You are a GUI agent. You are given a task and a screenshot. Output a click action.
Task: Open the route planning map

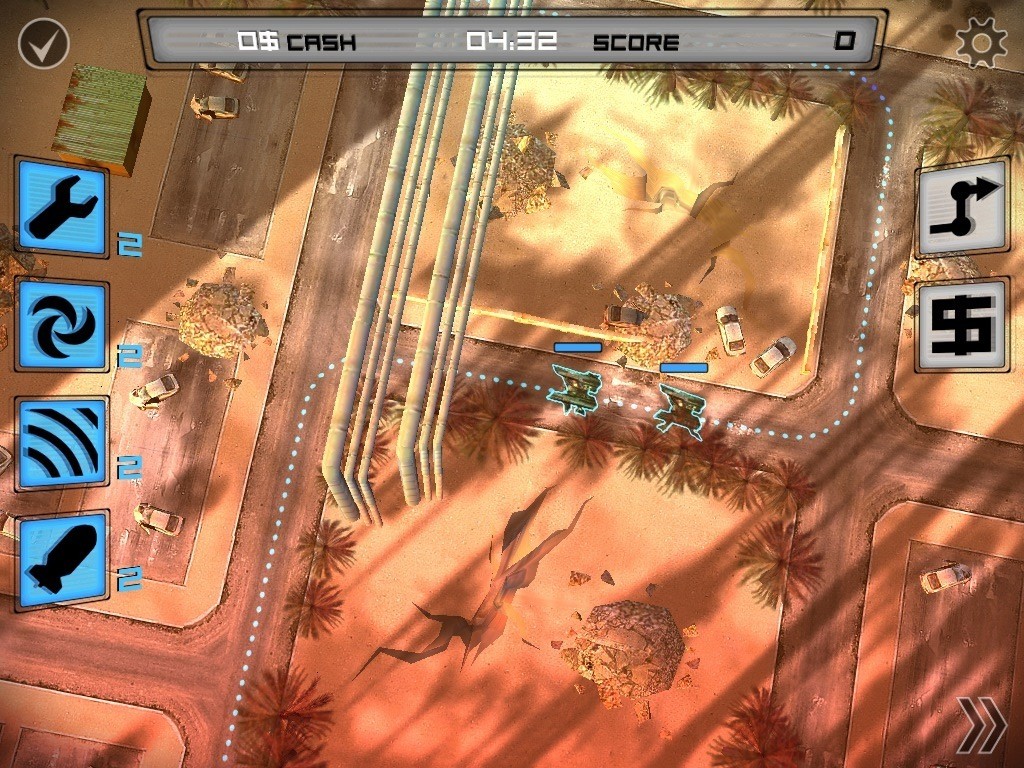pyautogui.click(x=961, y=208)
